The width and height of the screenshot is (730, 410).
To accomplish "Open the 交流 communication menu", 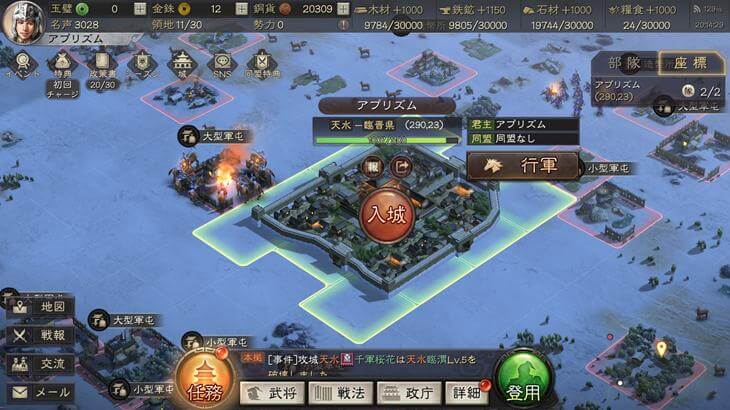I will 39,364.
